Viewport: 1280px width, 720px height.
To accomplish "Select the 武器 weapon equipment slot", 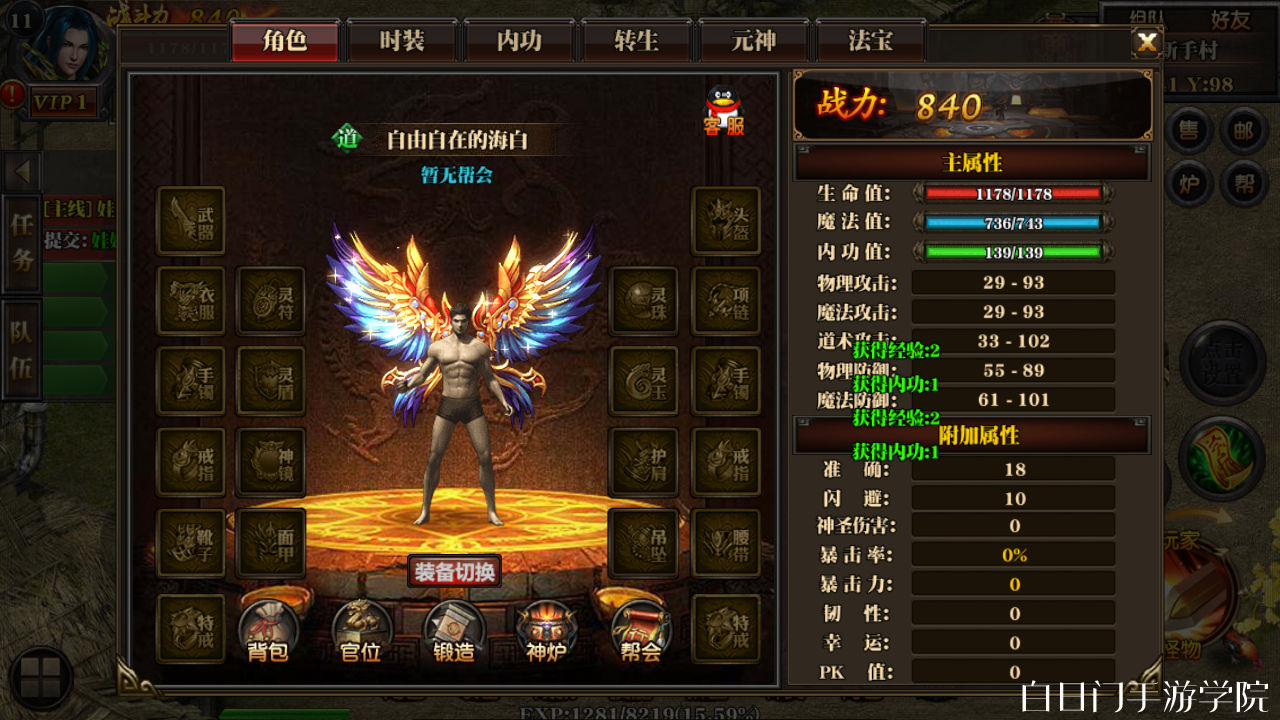I will (x=191, y=220).
